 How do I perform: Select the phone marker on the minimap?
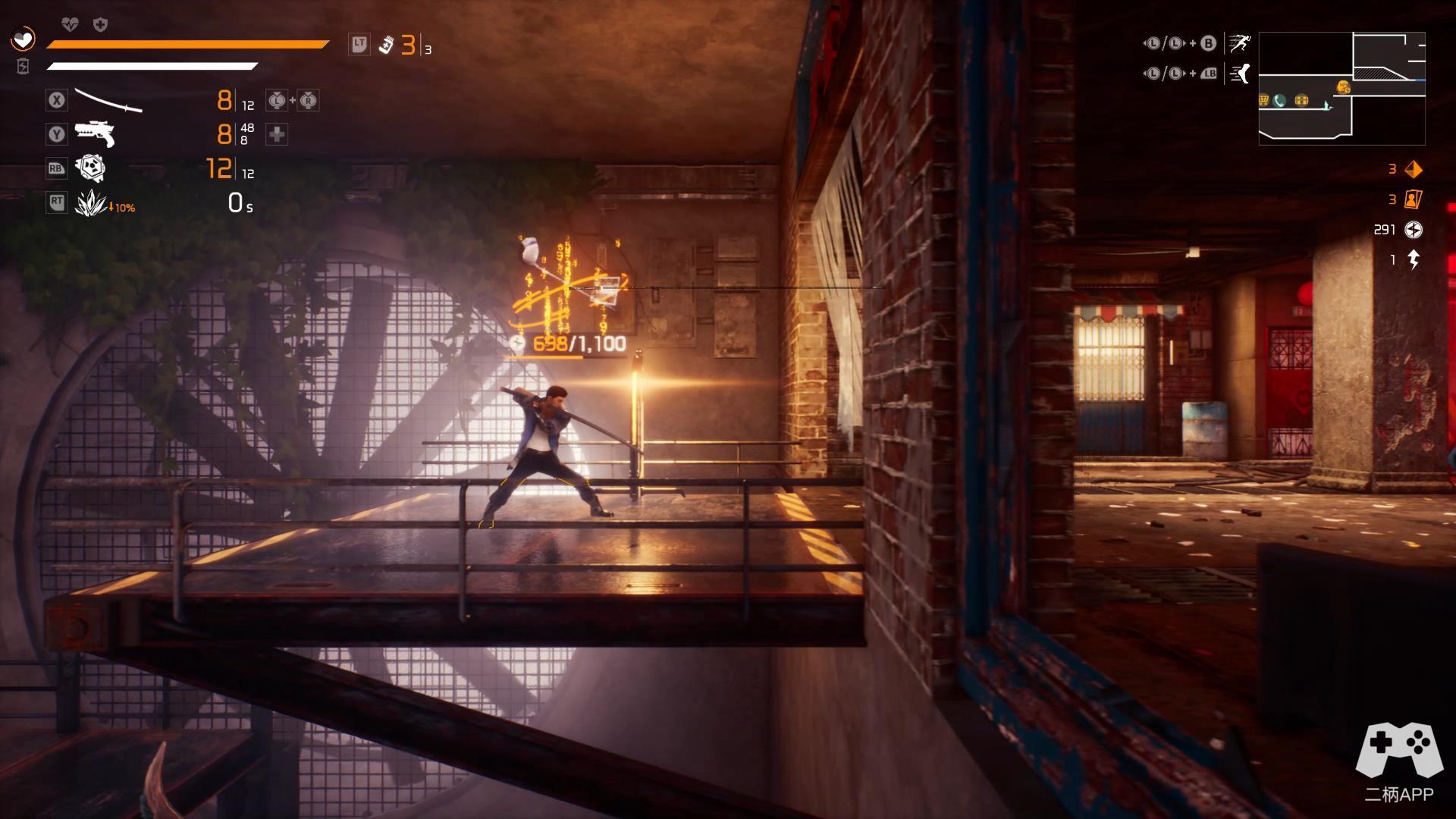pyautogui.click(x=1280, y=100)
